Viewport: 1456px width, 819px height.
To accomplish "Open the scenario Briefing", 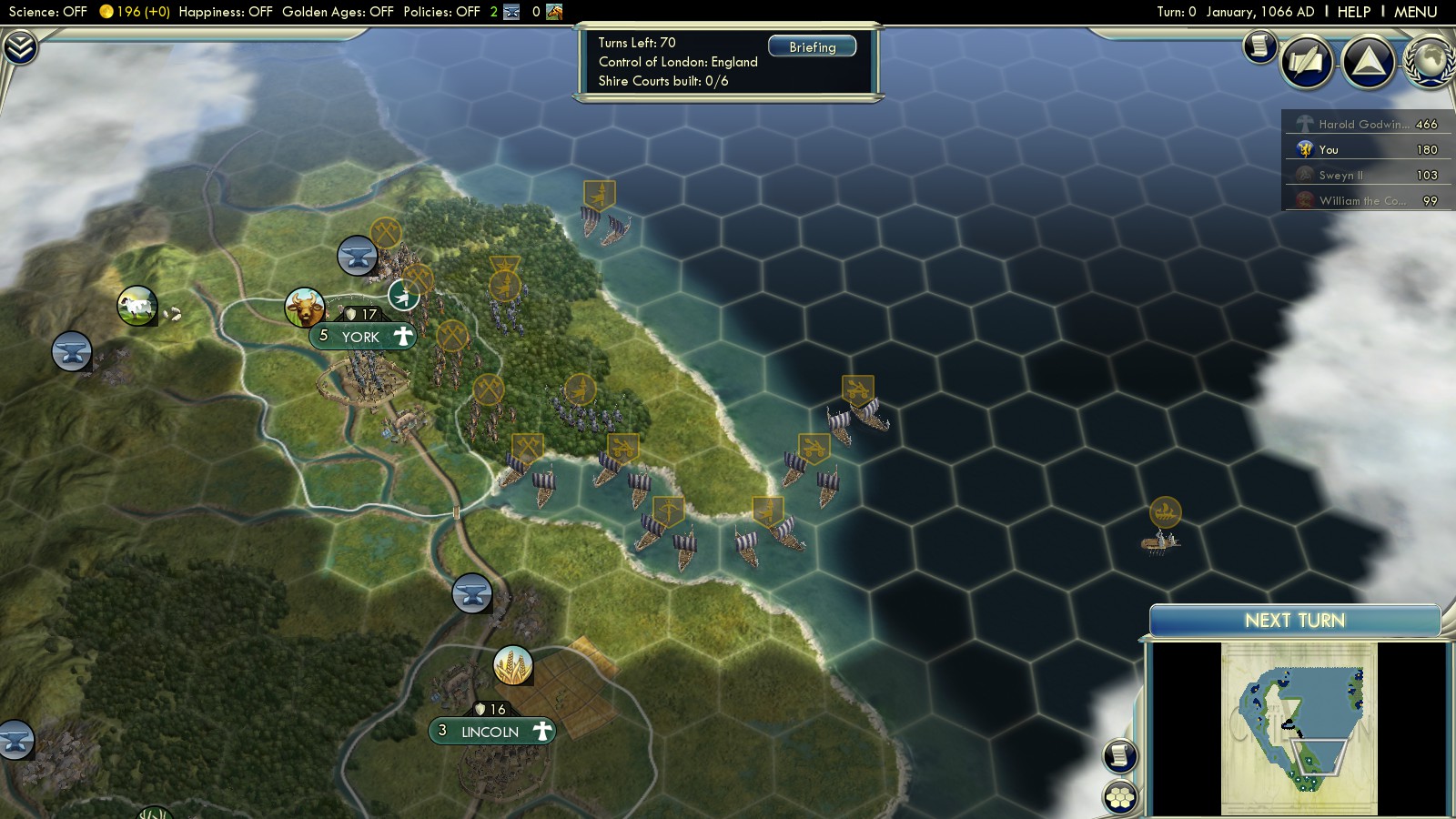I will pos(812,47).
